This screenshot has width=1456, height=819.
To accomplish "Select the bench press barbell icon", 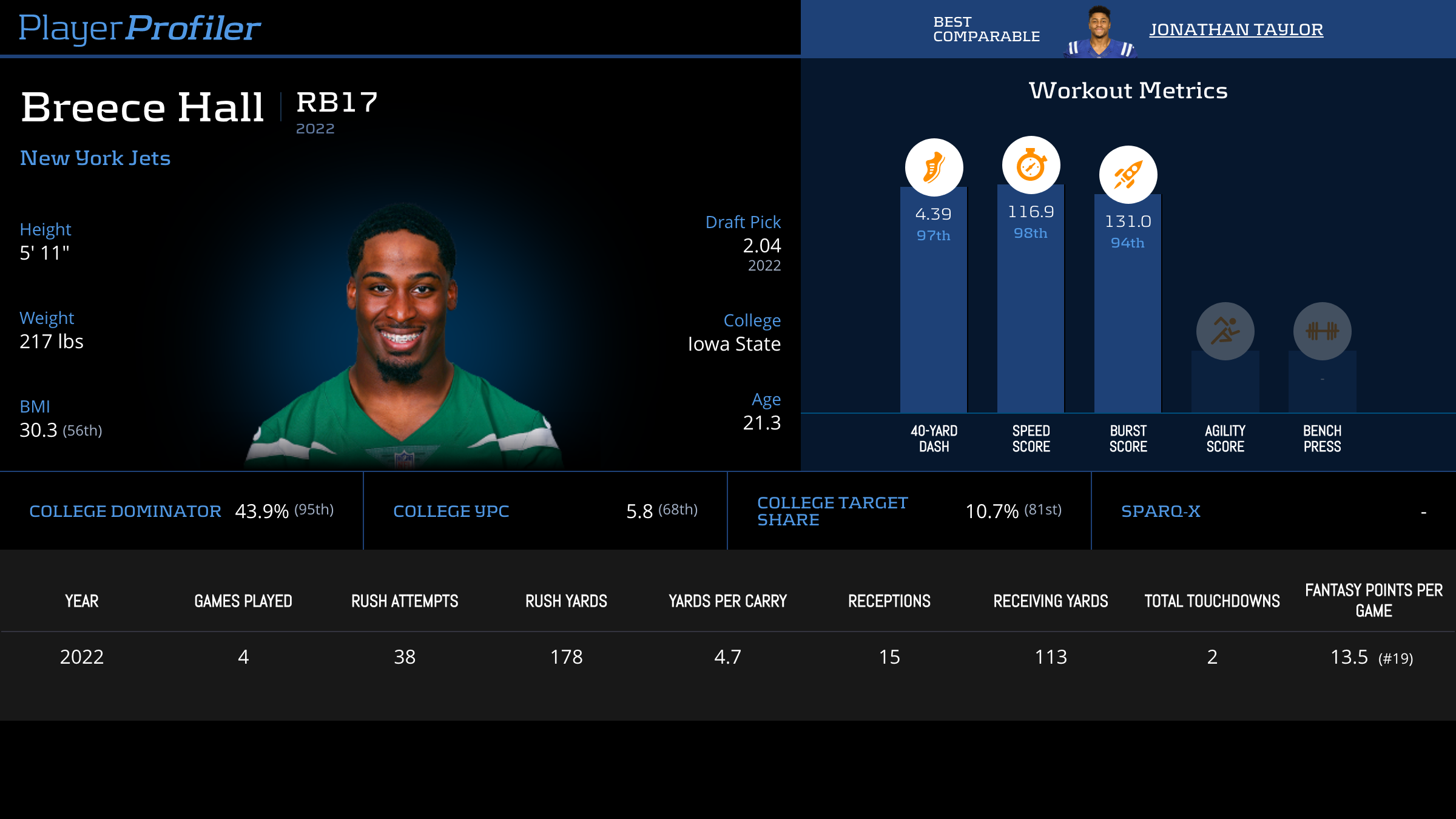I will click(x=1322, y=331).
